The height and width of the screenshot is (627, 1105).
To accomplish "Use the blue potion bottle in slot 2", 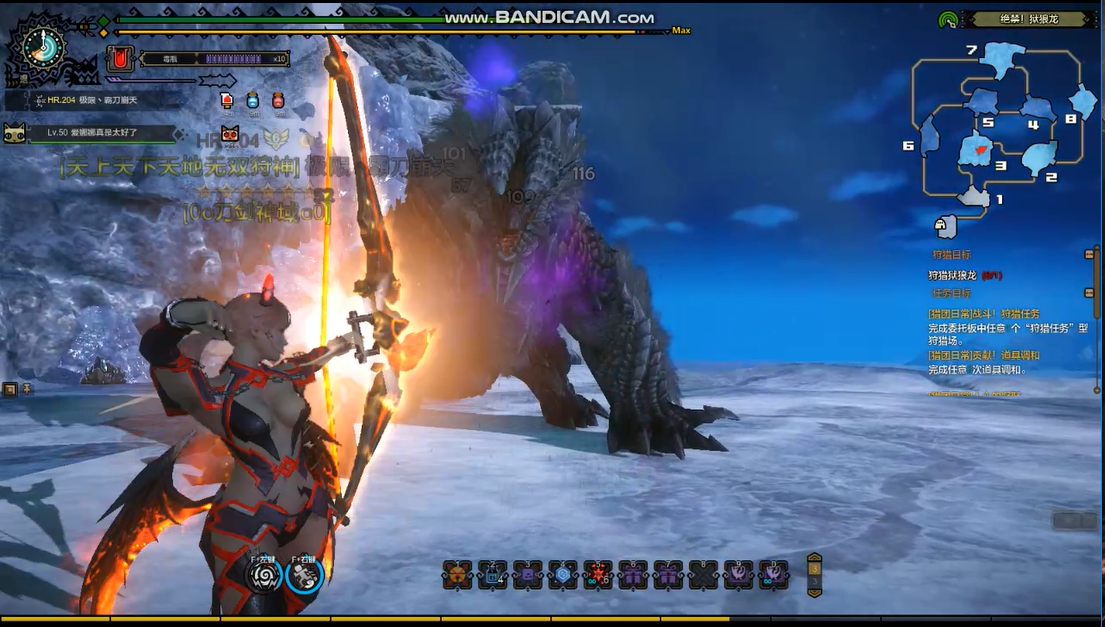I will (492, 575).
